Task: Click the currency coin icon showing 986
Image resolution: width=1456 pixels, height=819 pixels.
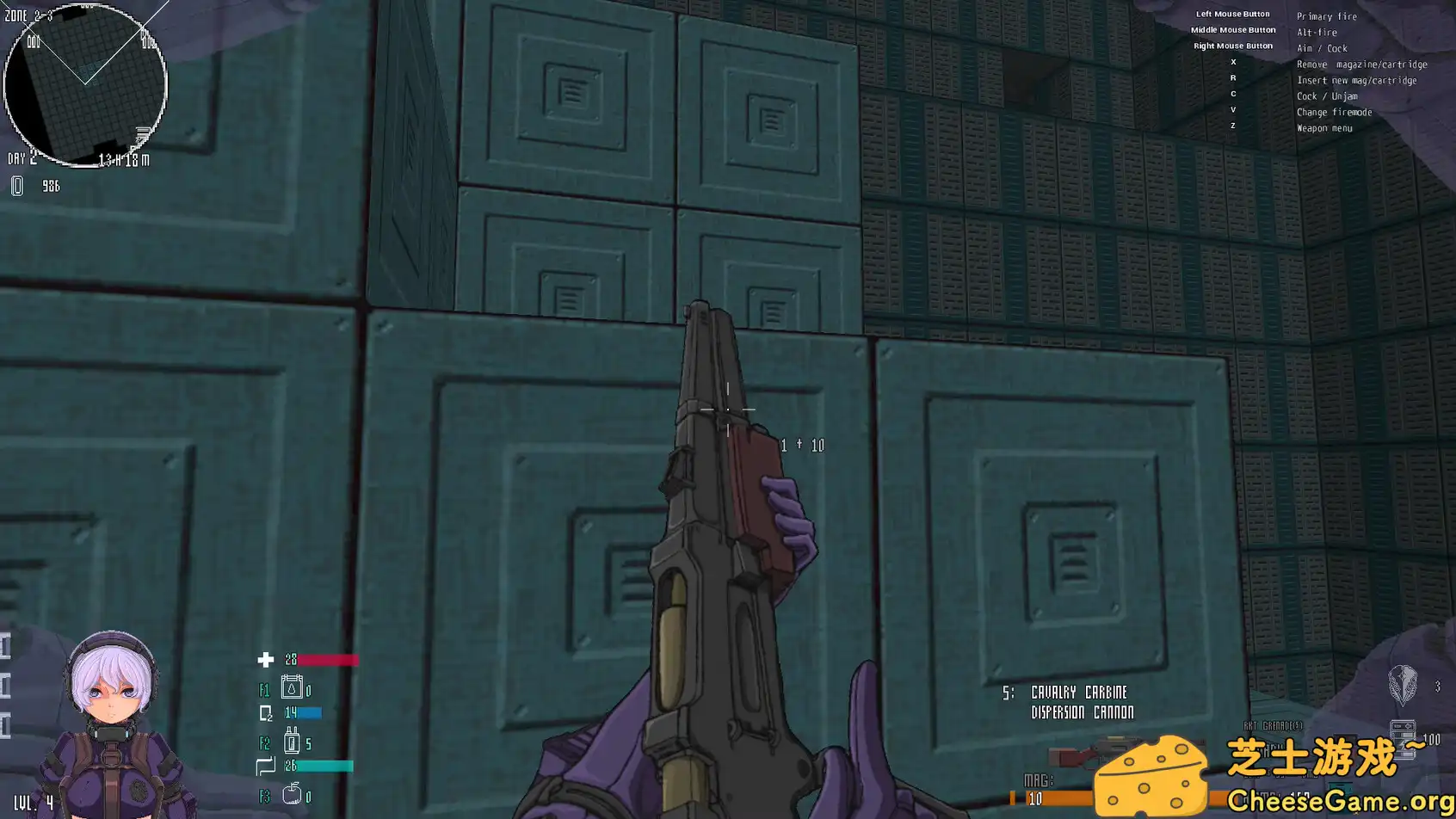Action: point(17,185)
